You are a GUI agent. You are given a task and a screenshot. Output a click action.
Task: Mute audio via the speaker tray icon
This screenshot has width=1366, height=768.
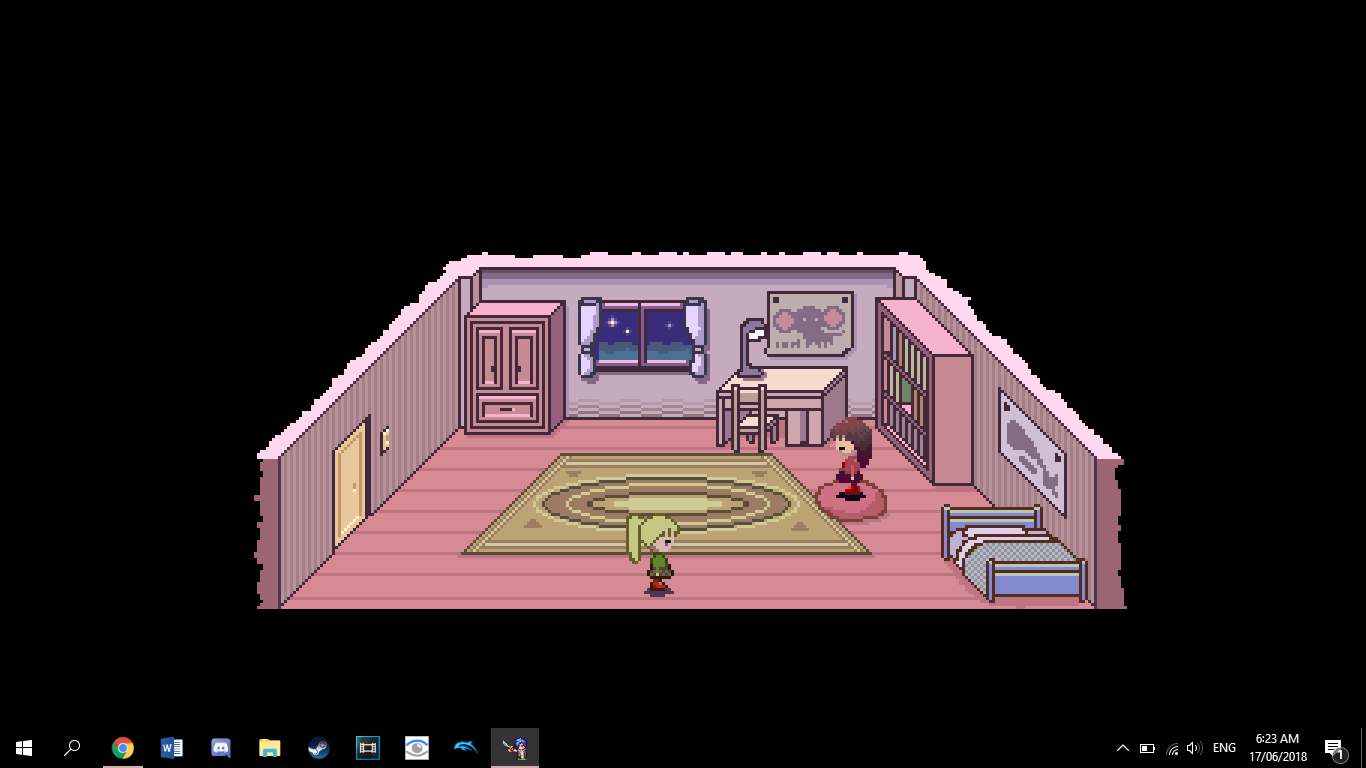pyautogui.click(x=1194, y=747)
